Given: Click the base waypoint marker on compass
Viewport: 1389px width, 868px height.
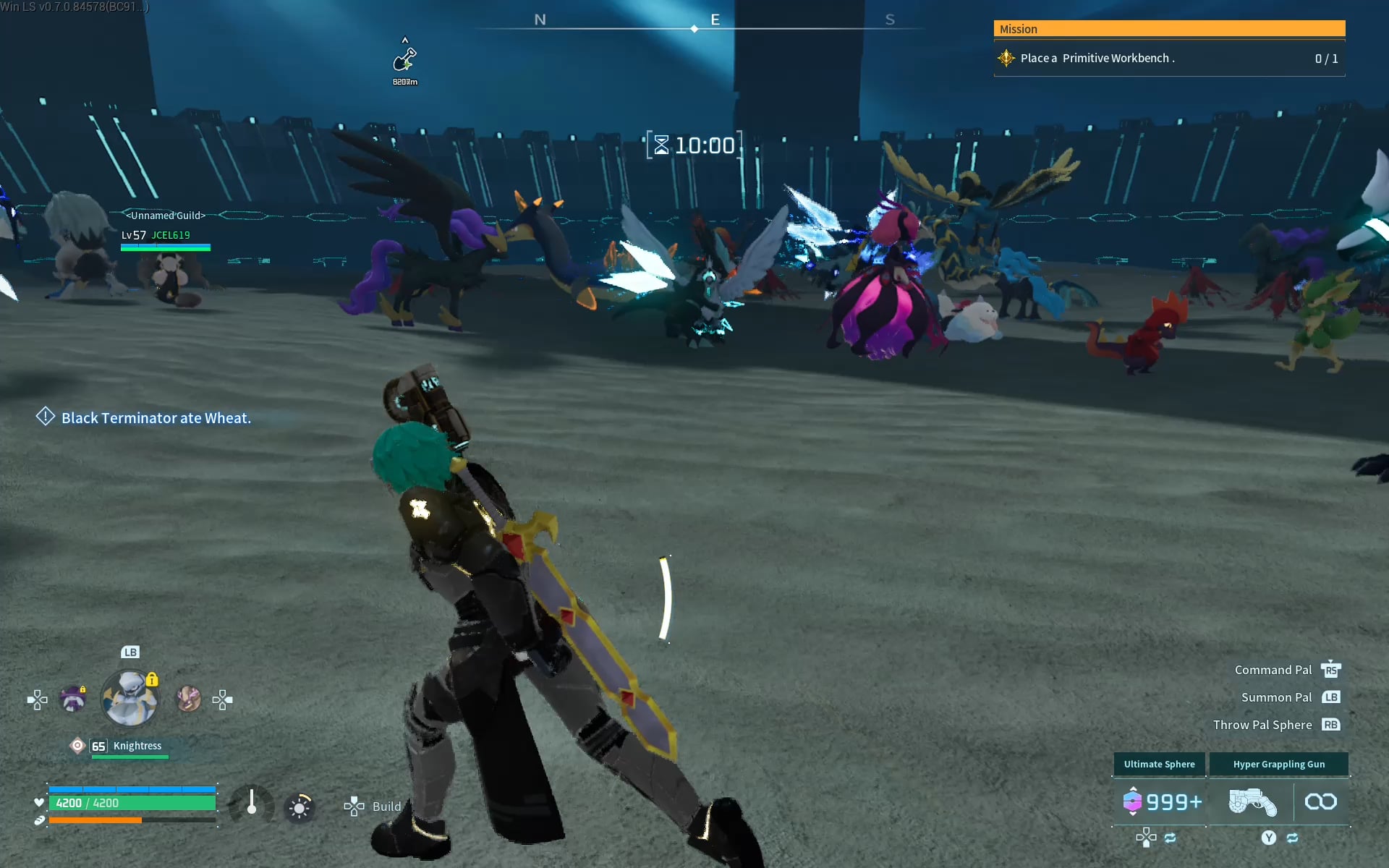Looking at the screenshot, I should (405, 61).
